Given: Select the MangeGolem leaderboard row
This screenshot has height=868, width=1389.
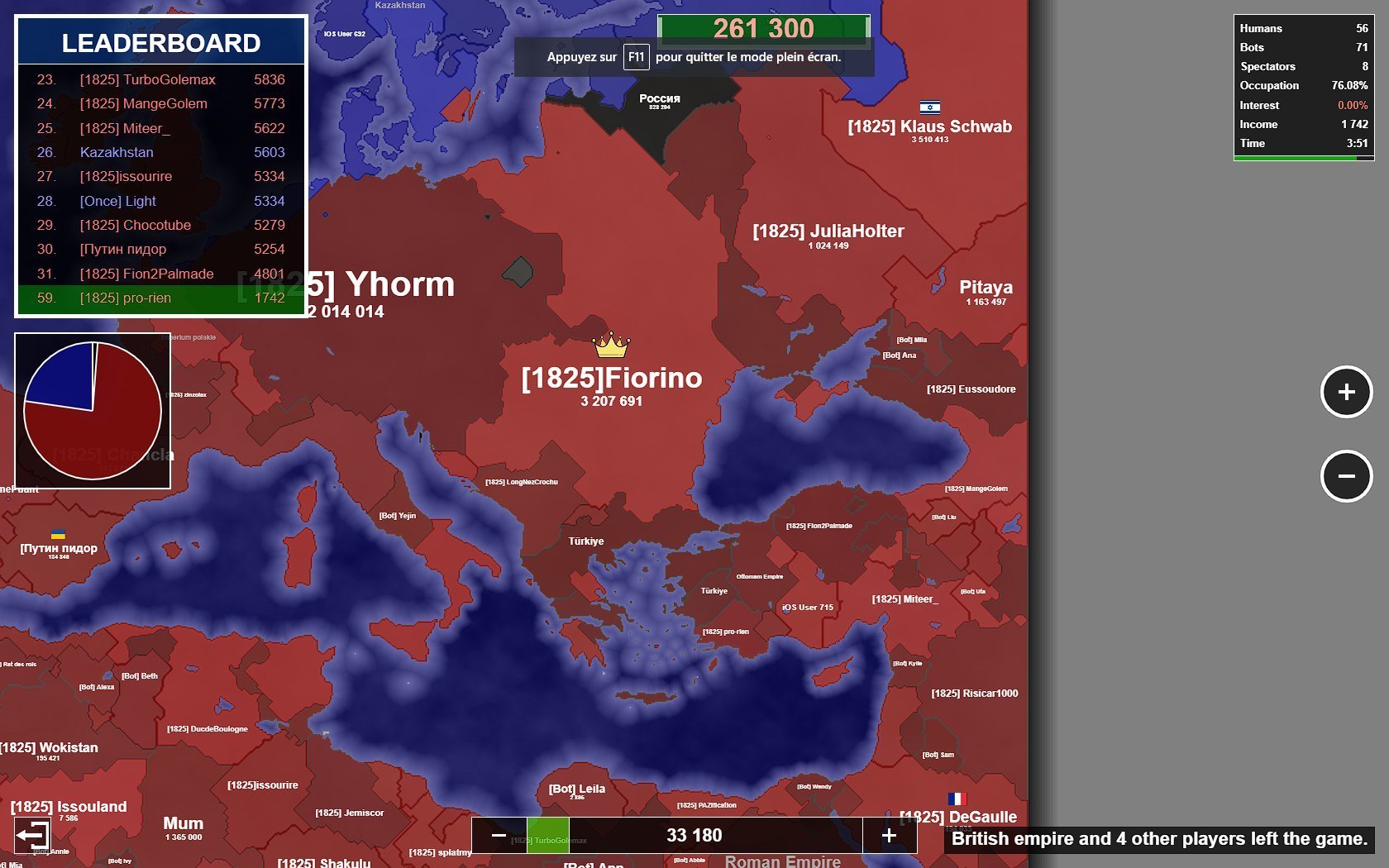Looking at the screenshot, I should 161,103.
